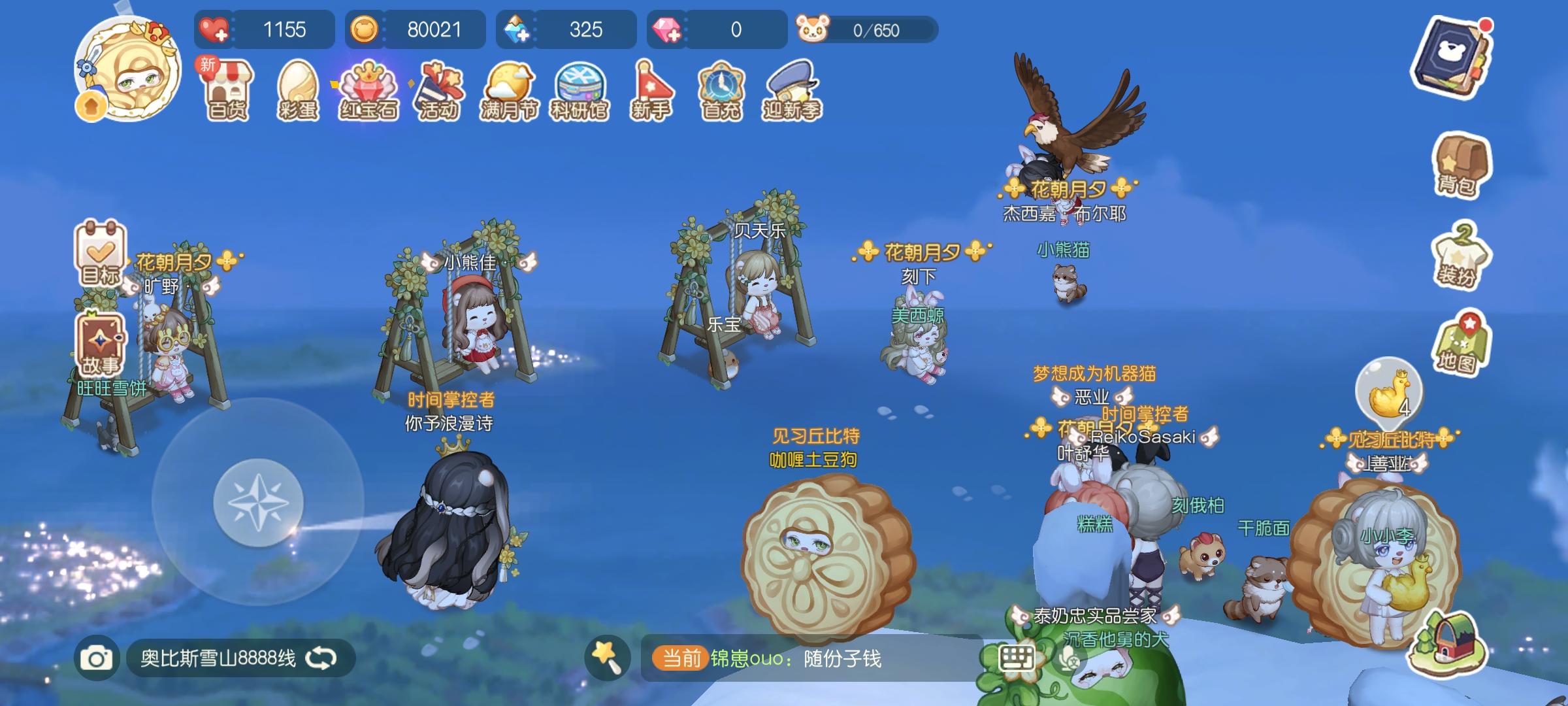Open the 满月节 full moon festival

tap(512, 92)
